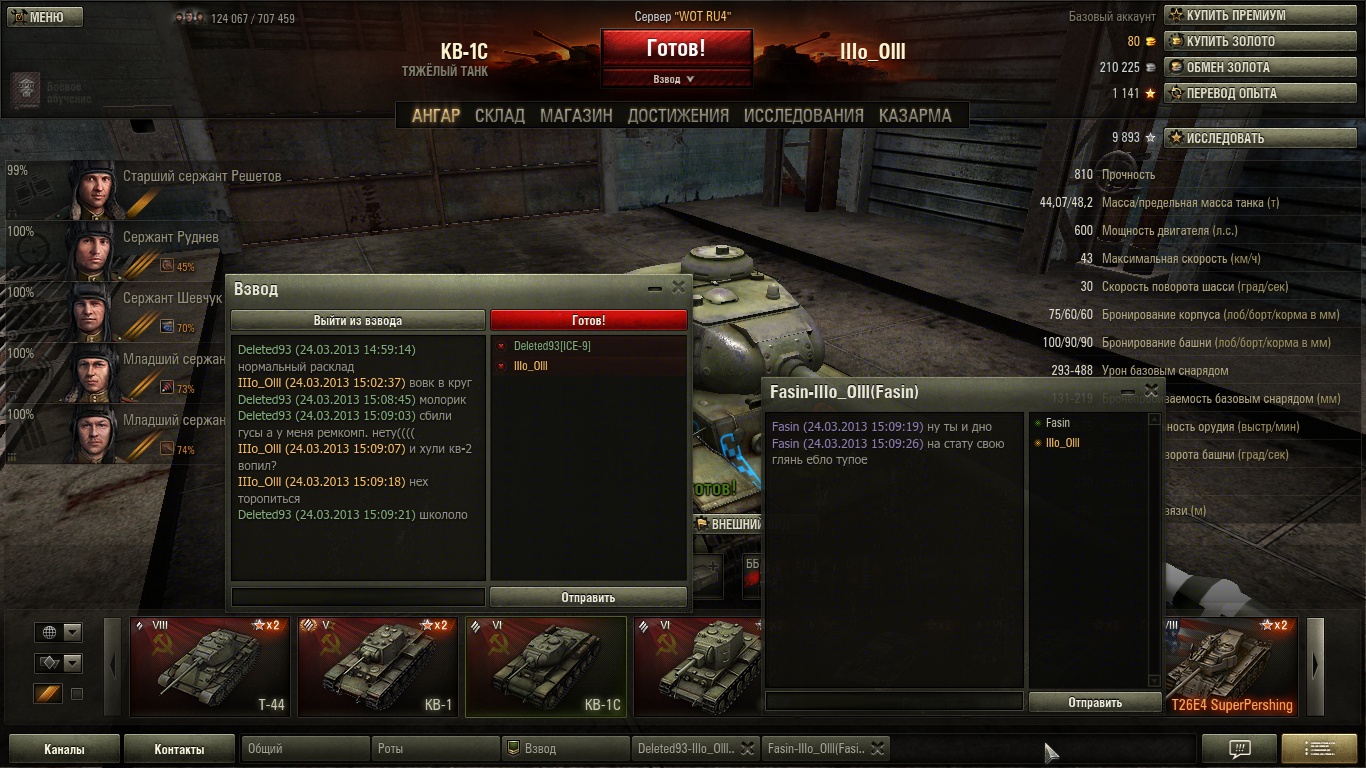
Task: Open the Взвод battle type dropdown
Action: tap(676, 79)
